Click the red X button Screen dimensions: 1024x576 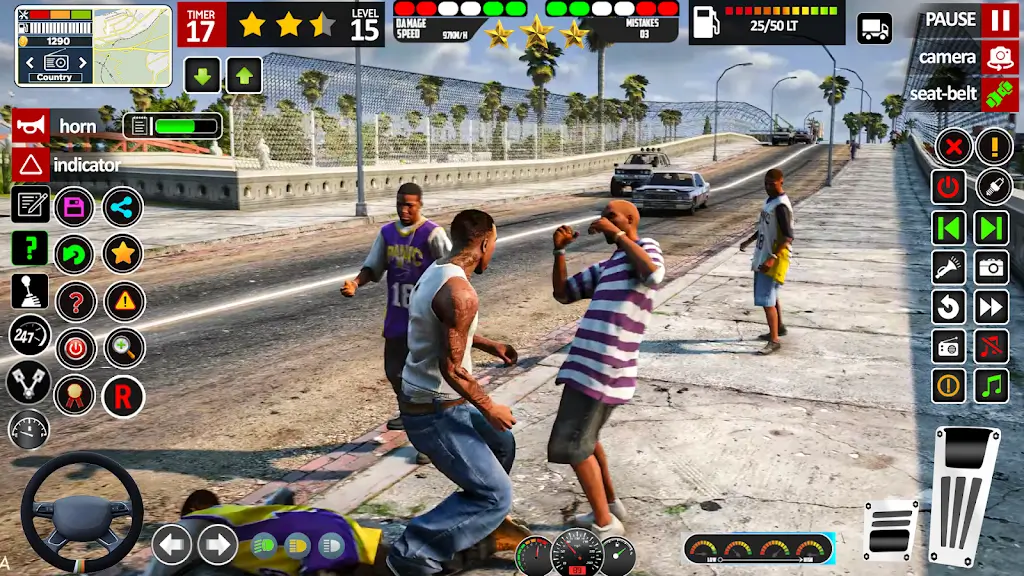[x=953, y=147]
